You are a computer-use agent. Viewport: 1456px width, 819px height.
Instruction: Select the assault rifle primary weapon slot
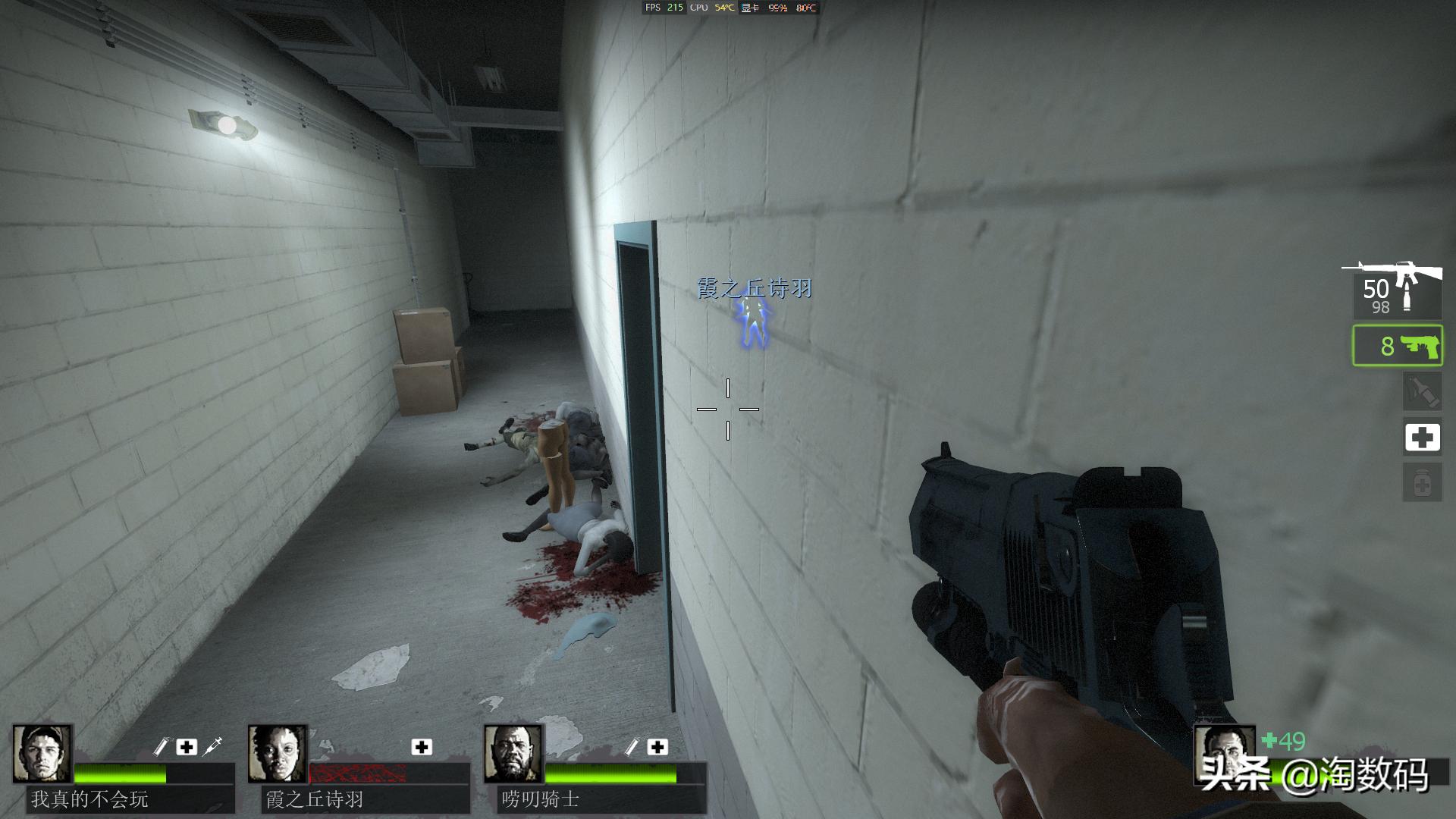point(1397,290)
